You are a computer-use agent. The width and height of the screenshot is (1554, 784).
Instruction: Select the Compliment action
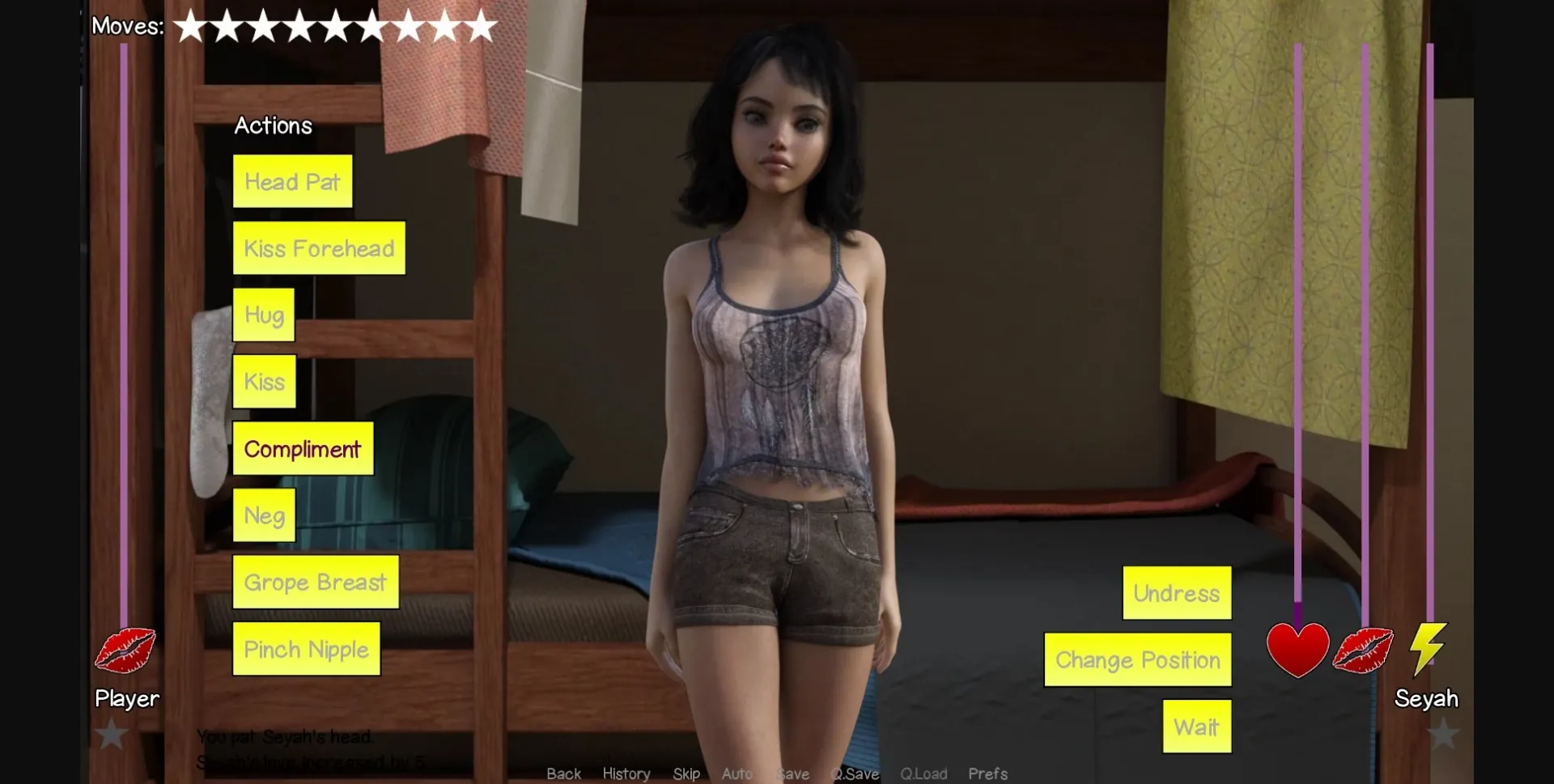(303, 449)
